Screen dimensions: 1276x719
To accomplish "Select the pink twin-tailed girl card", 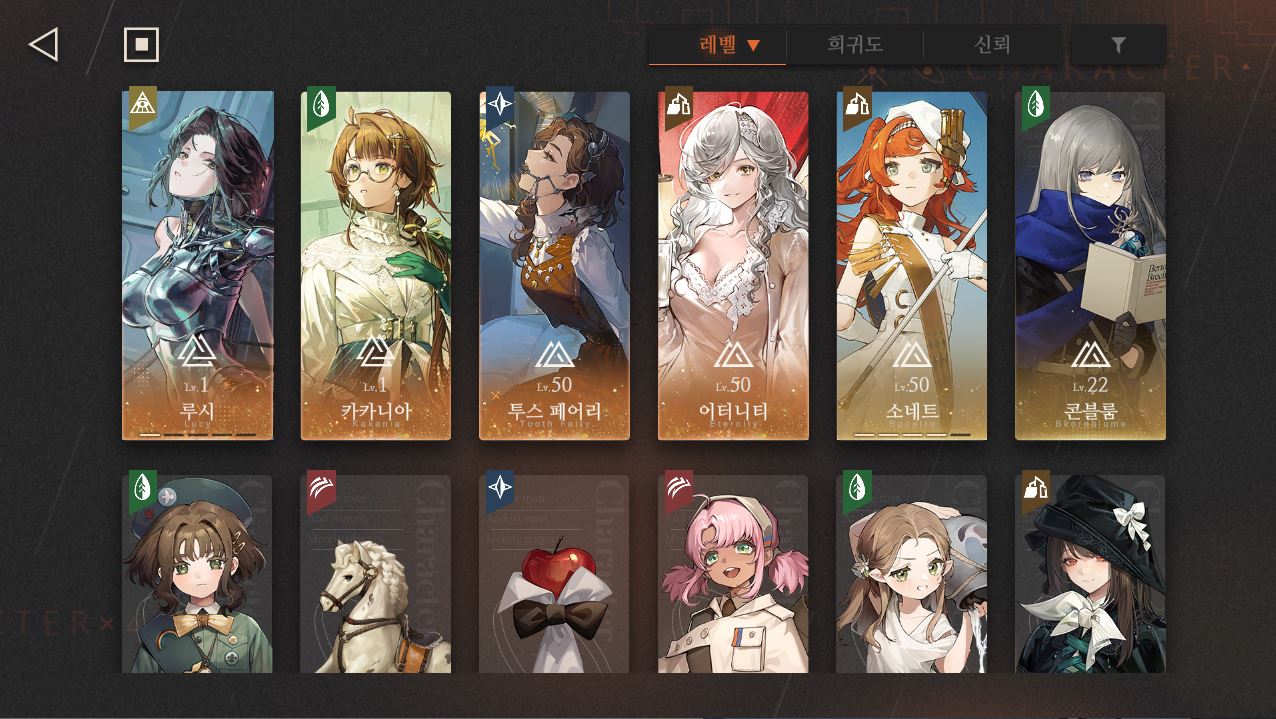I will [x=733, y=574].
